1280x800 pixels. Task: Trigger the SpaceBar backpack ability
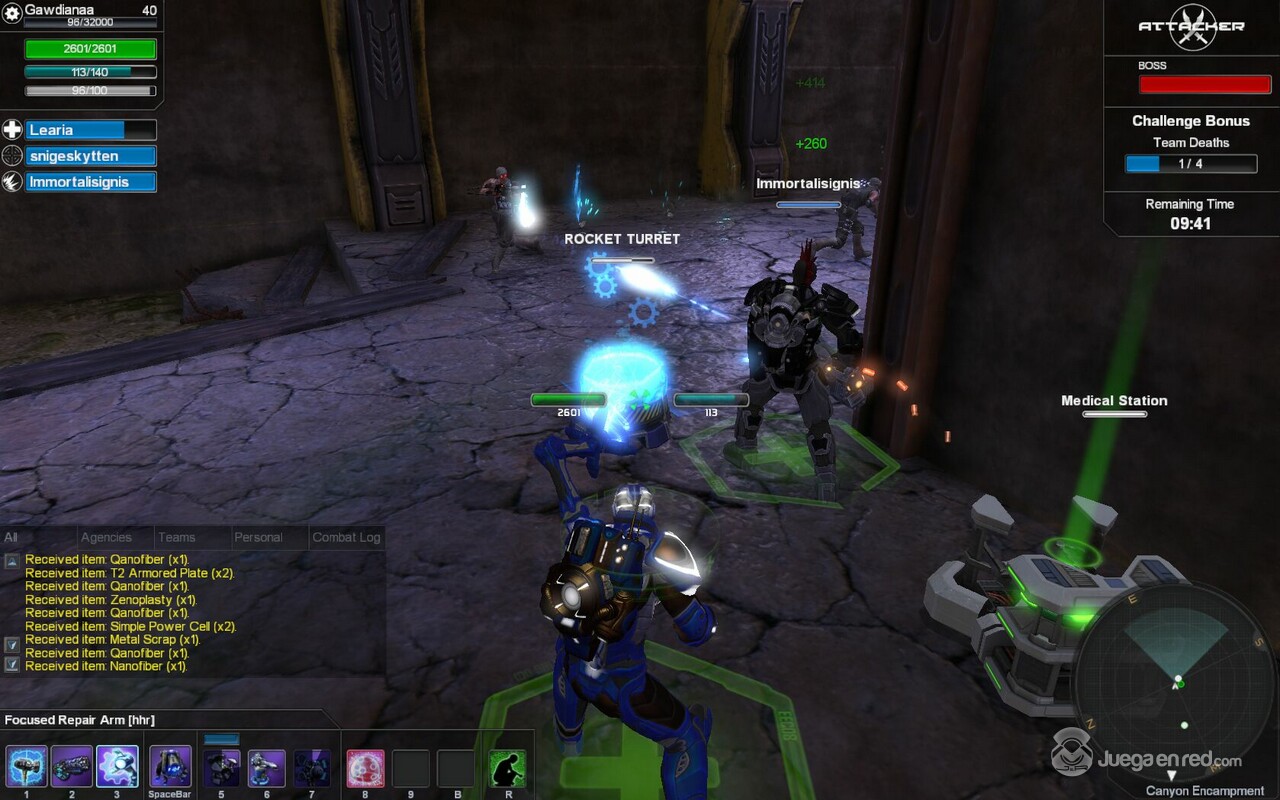tap(170, 767)
